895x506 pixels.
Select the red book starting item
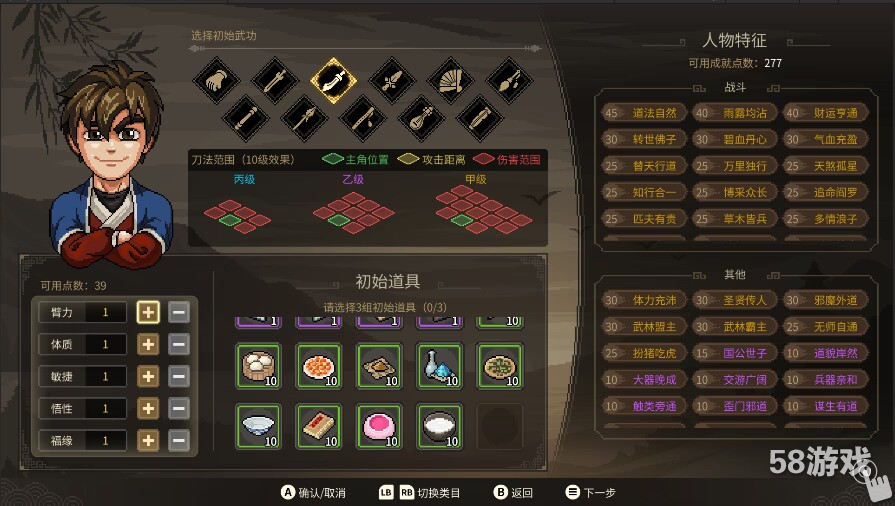pos(319,425)
